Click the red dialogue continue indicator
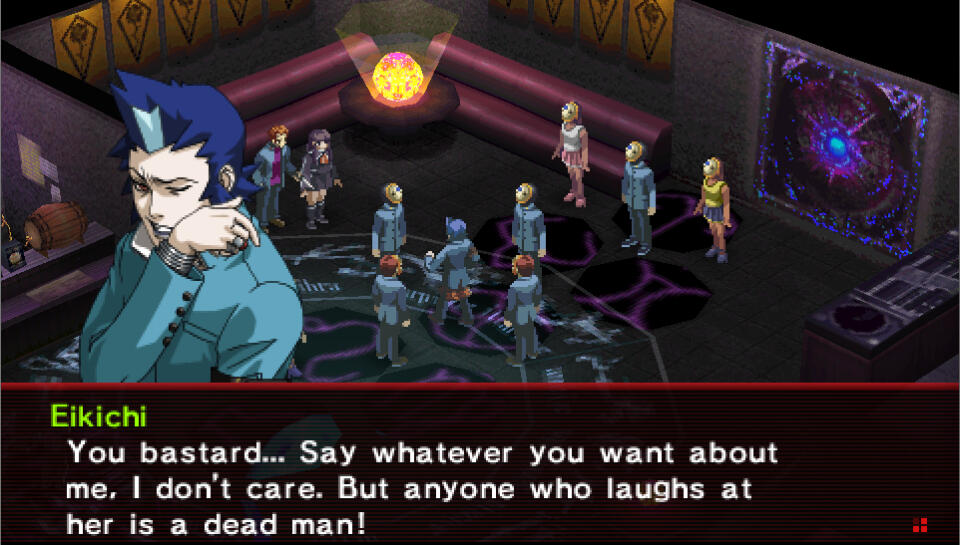The width and height of the screenshot is (960, 545). [919, 524]
